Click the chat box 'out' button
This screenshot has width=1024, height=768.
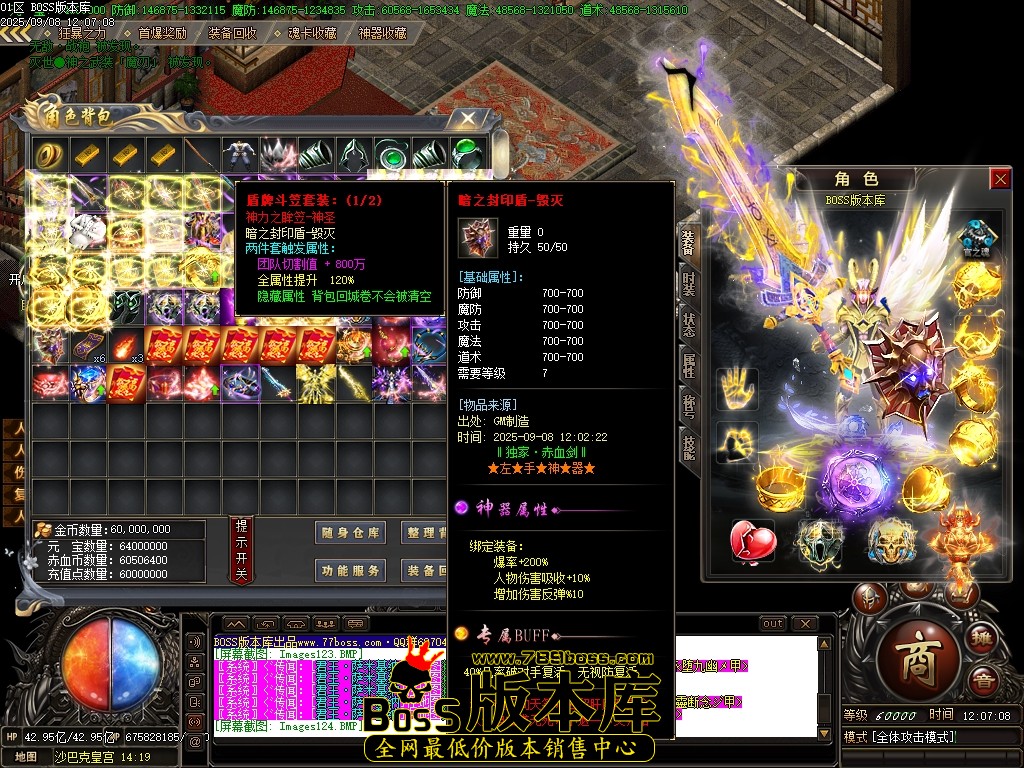(x=773, y=623)
